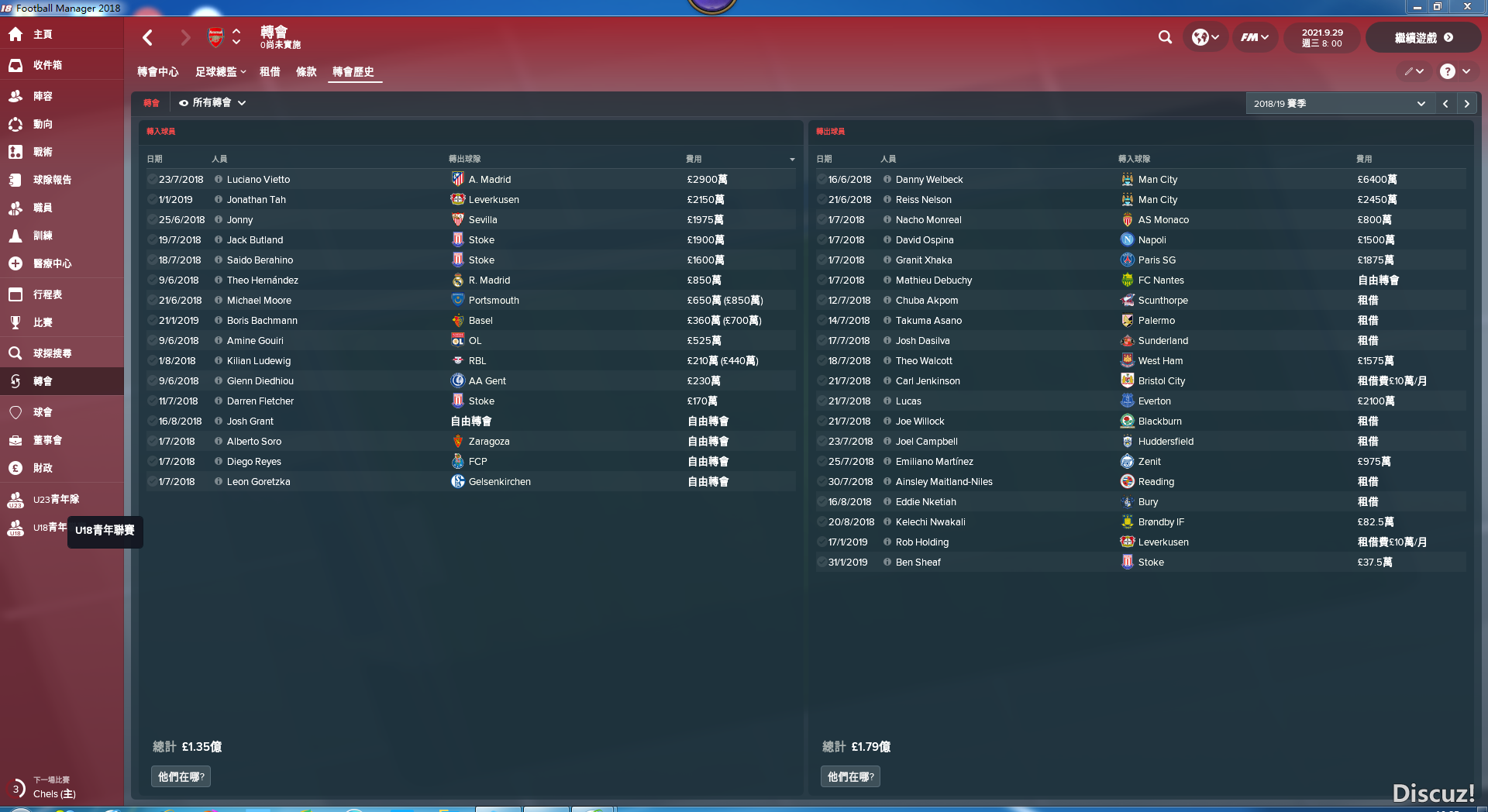Sort incoming transfers by 費用 column
The height and width of the screenshot is (812, 1488).
(694, 159)
